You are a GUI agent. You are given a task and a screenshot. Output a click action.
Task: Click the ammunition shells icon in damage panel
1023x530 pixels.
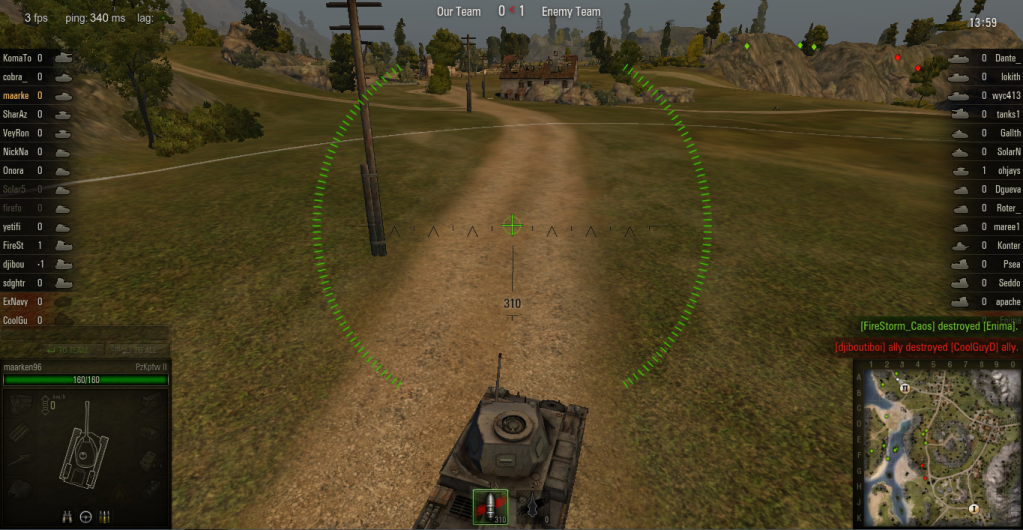coord(105,516)
